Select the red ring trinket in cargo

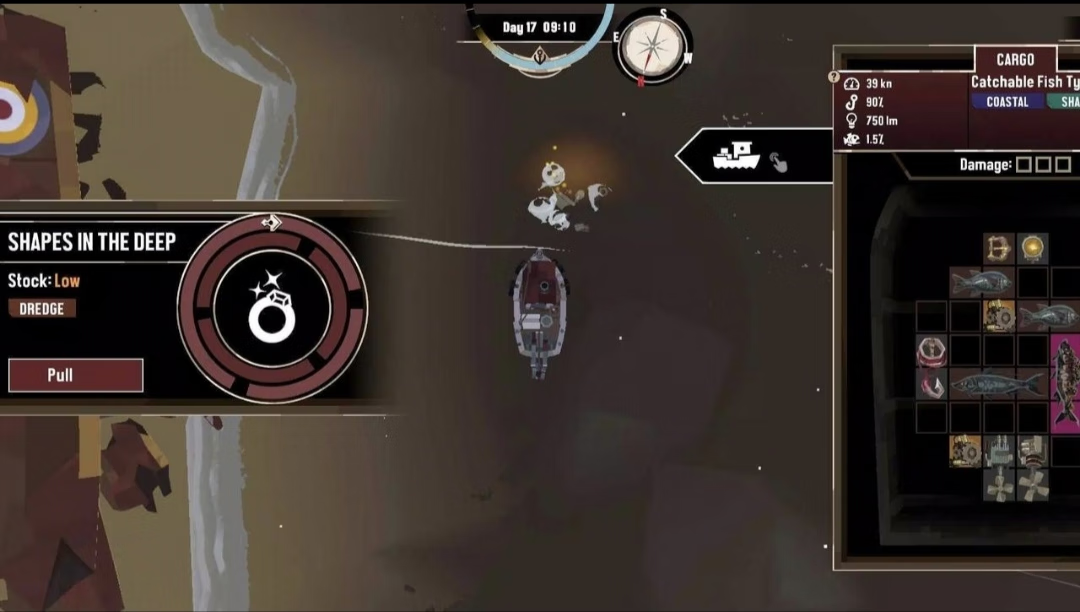931,351
